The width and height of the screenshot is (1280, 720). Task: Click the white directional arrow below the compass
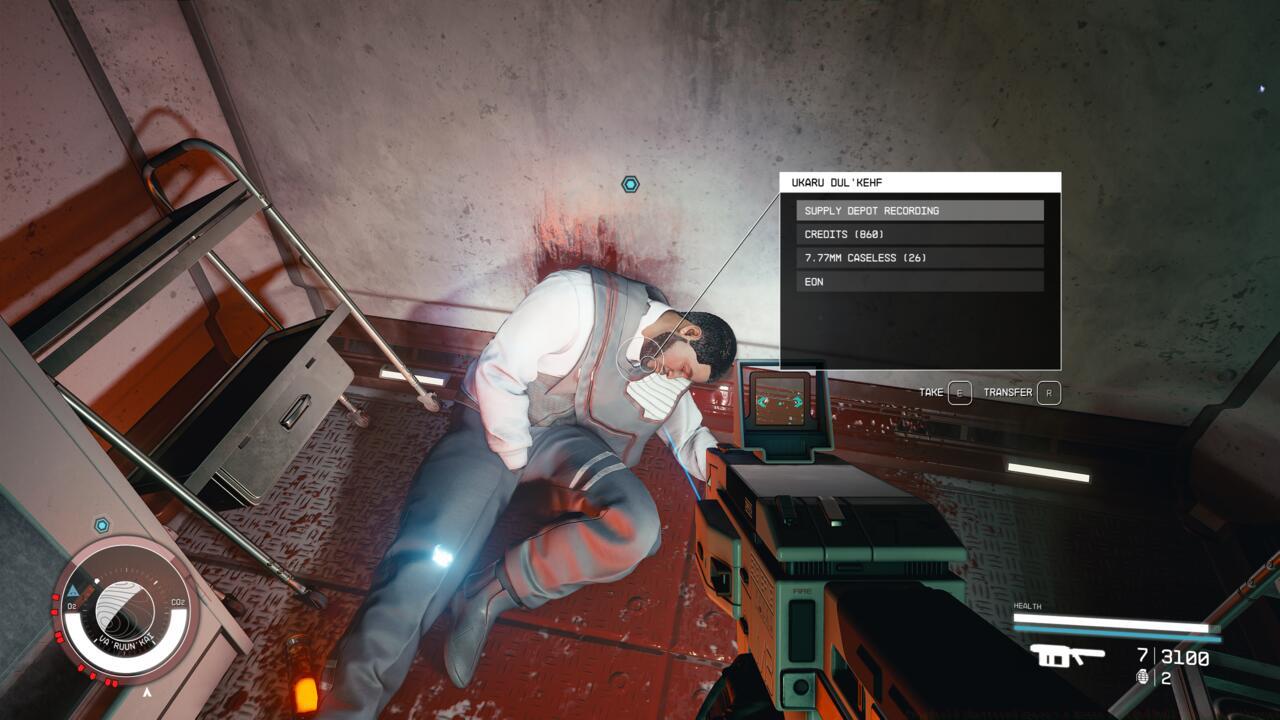click(x=146, y=691)
